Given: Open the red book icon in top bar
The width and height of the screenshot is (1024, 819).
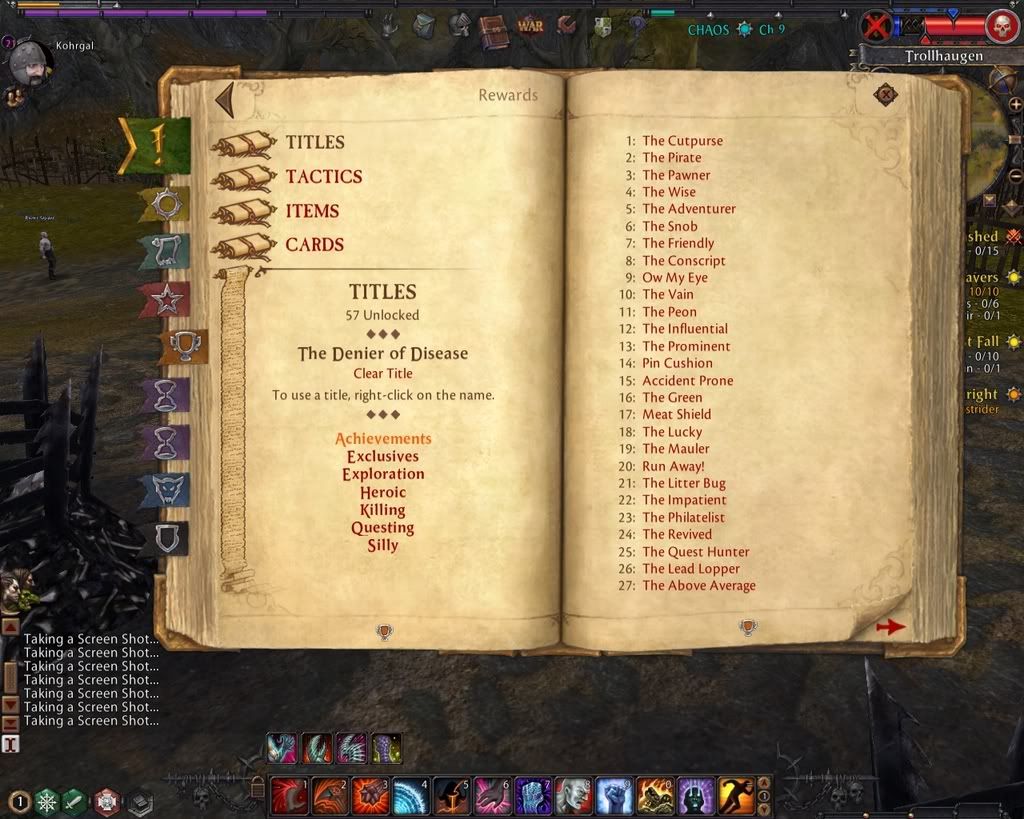Looking at the screenshot, I should (x=492, y=29).
